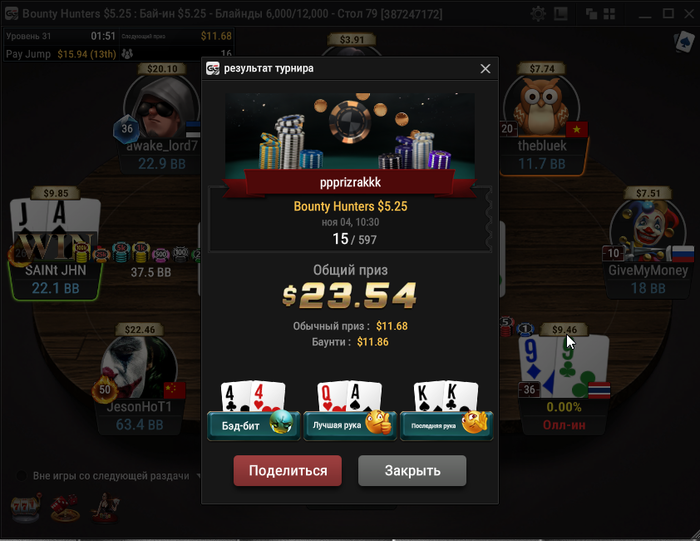
Task: Toggle sit out next hand checkbox
Action: pos(19,476)
